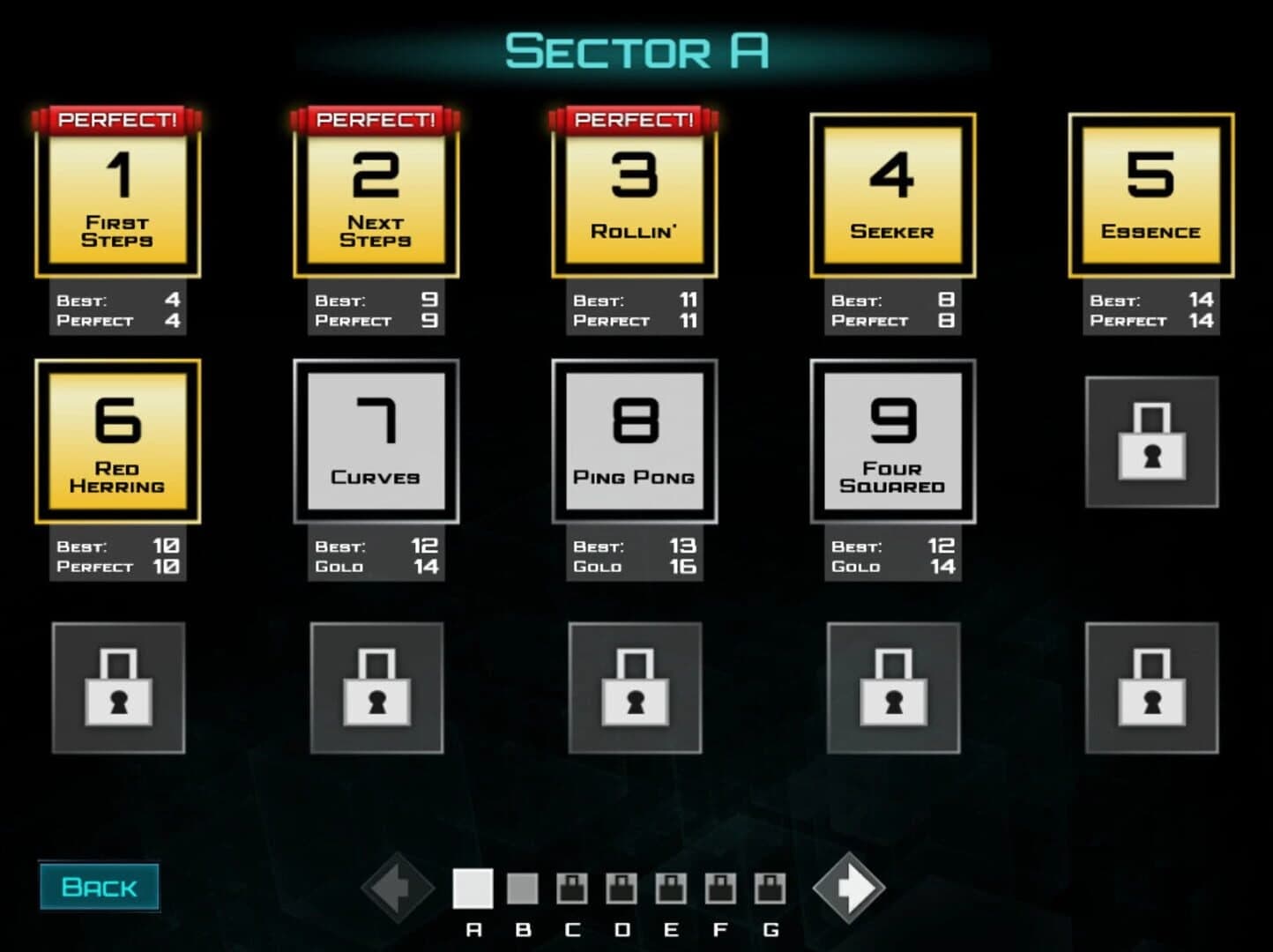
Task: Play level 3 Rollin'
Action: 633,196
